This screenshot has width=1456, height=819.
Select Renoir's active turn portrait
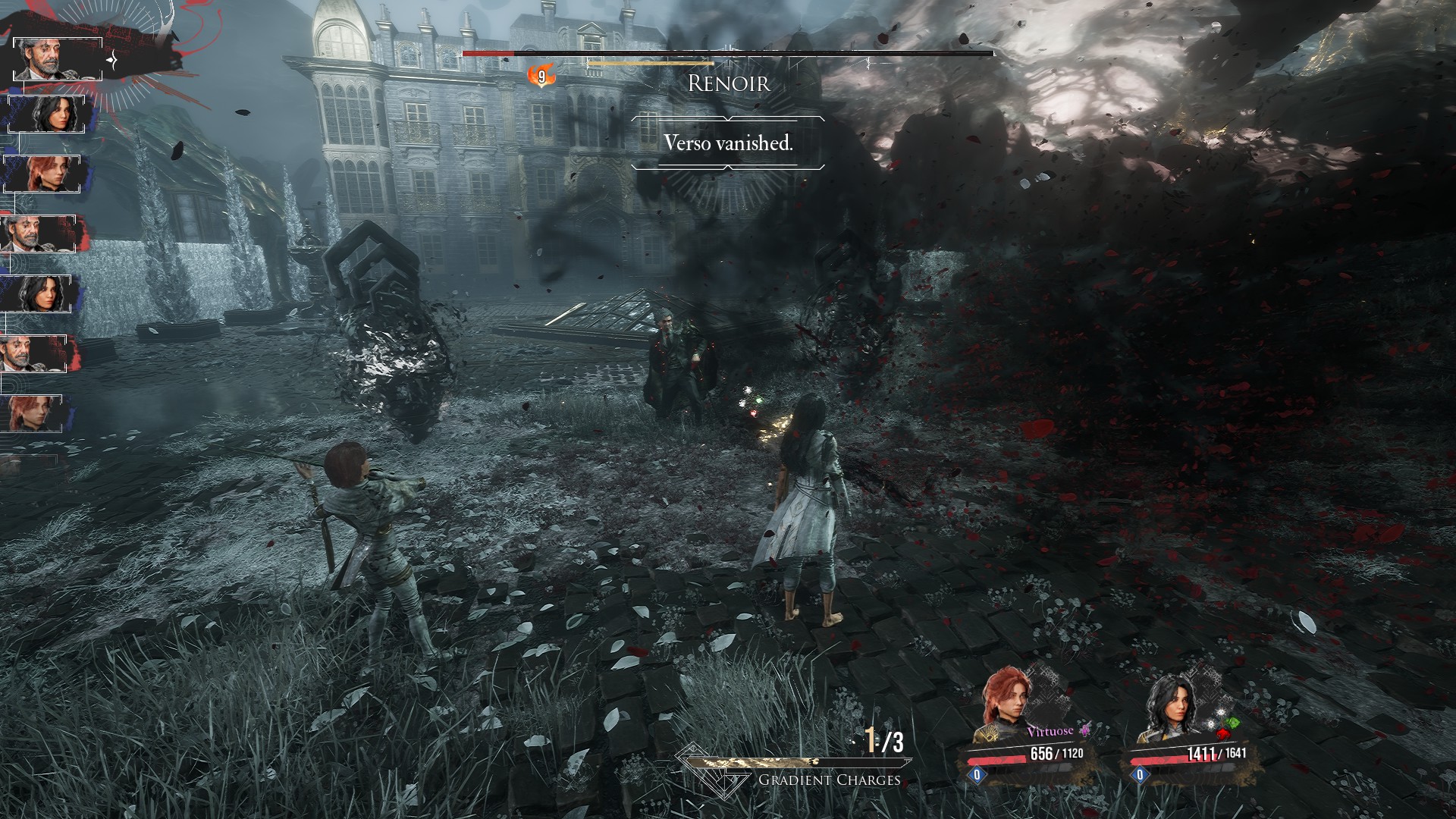click(57, 58)
